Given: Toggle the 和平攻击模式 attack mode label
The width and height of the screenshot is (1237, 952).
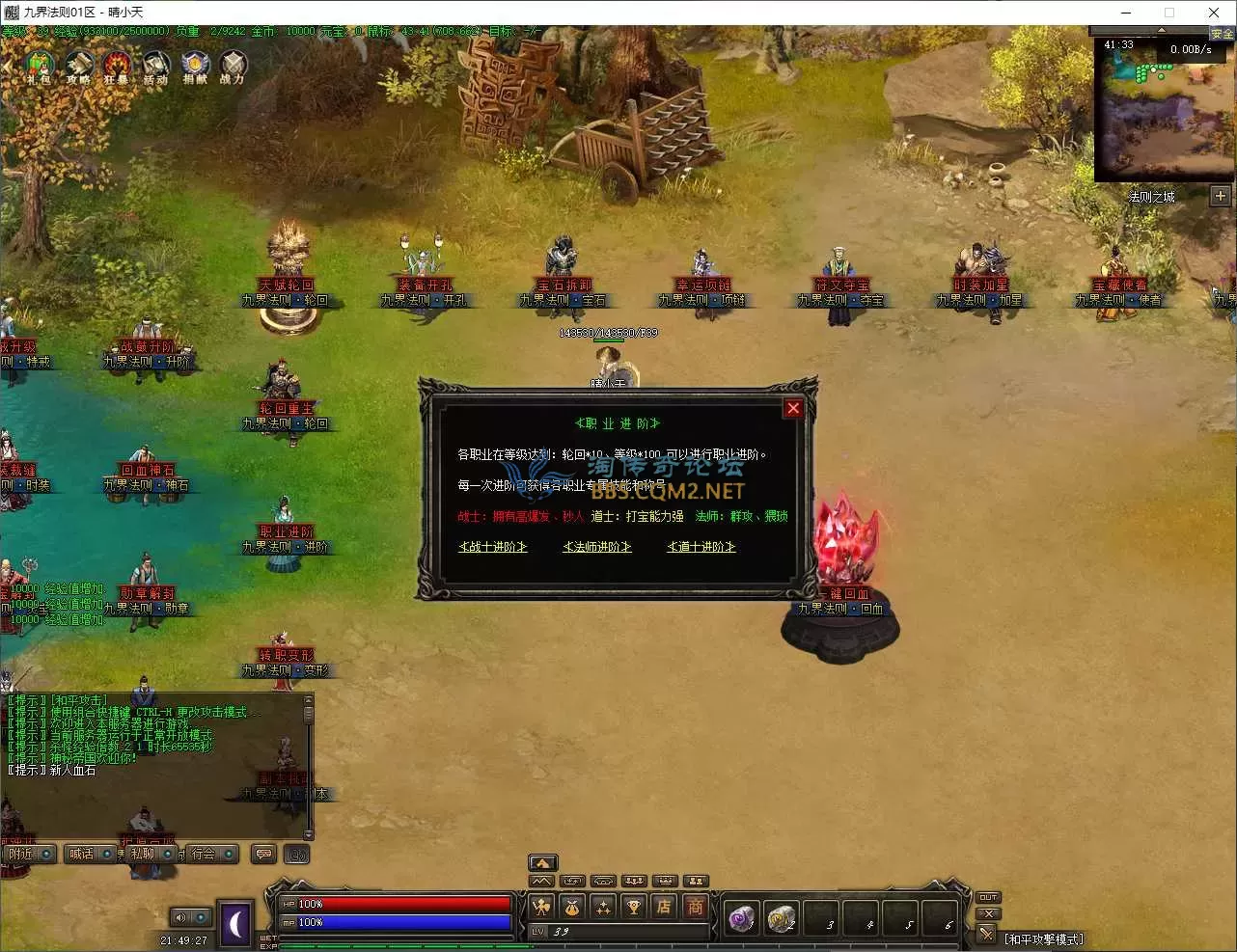Looking at the screenshot, I should tap(1044, 938).
